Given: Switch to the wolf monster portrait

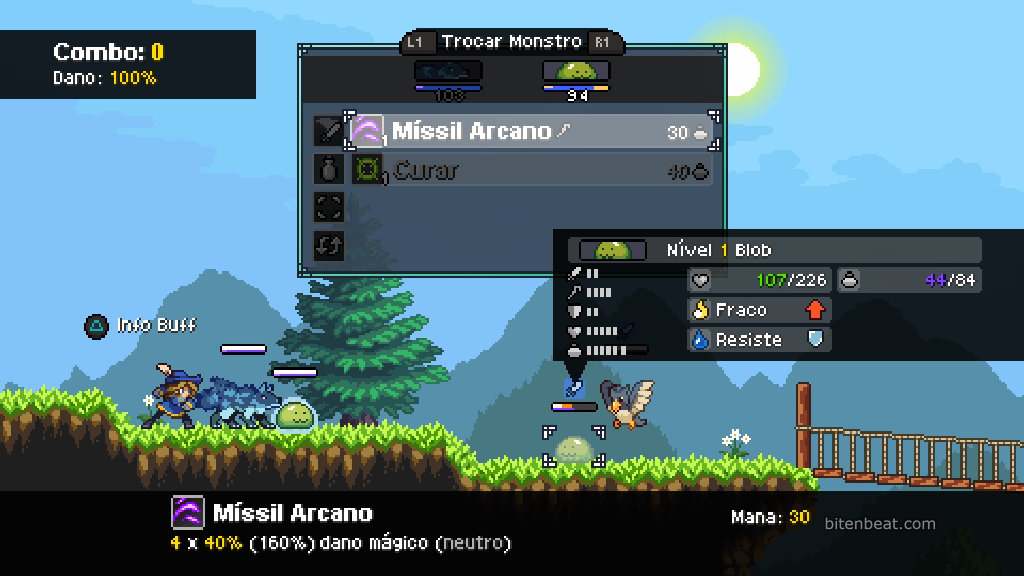Looking at the screenshot, I should pos(448,71).
